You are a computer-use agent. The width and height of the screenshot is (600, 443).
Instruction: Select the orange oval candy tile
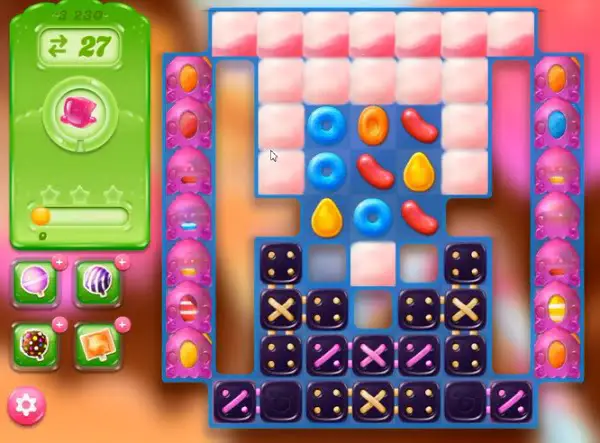pos(372,123)
